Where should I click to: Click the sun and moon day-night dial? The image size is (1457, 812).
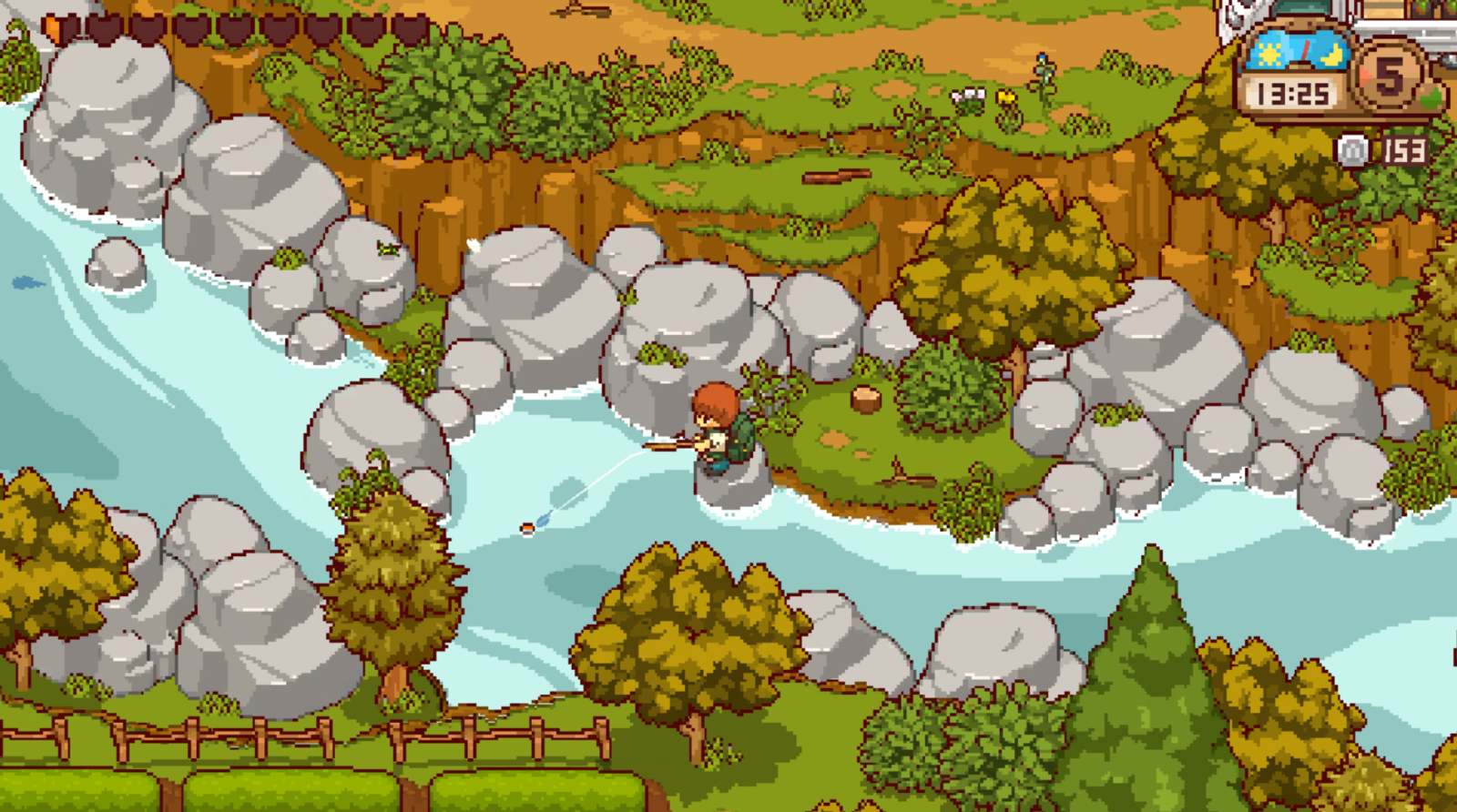(1299, 53)
